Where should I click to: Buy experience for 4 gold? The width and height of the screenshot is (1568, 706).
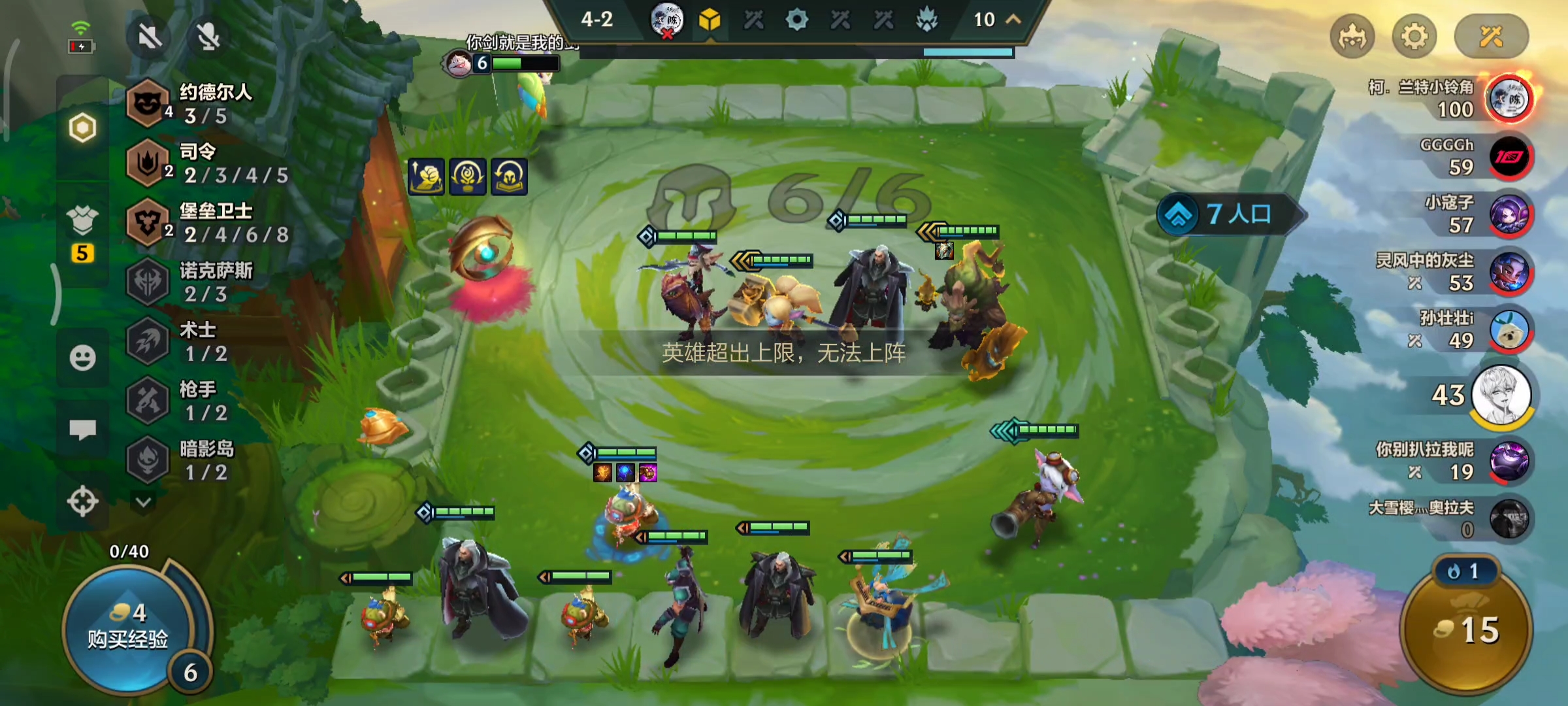click(127, 628)
